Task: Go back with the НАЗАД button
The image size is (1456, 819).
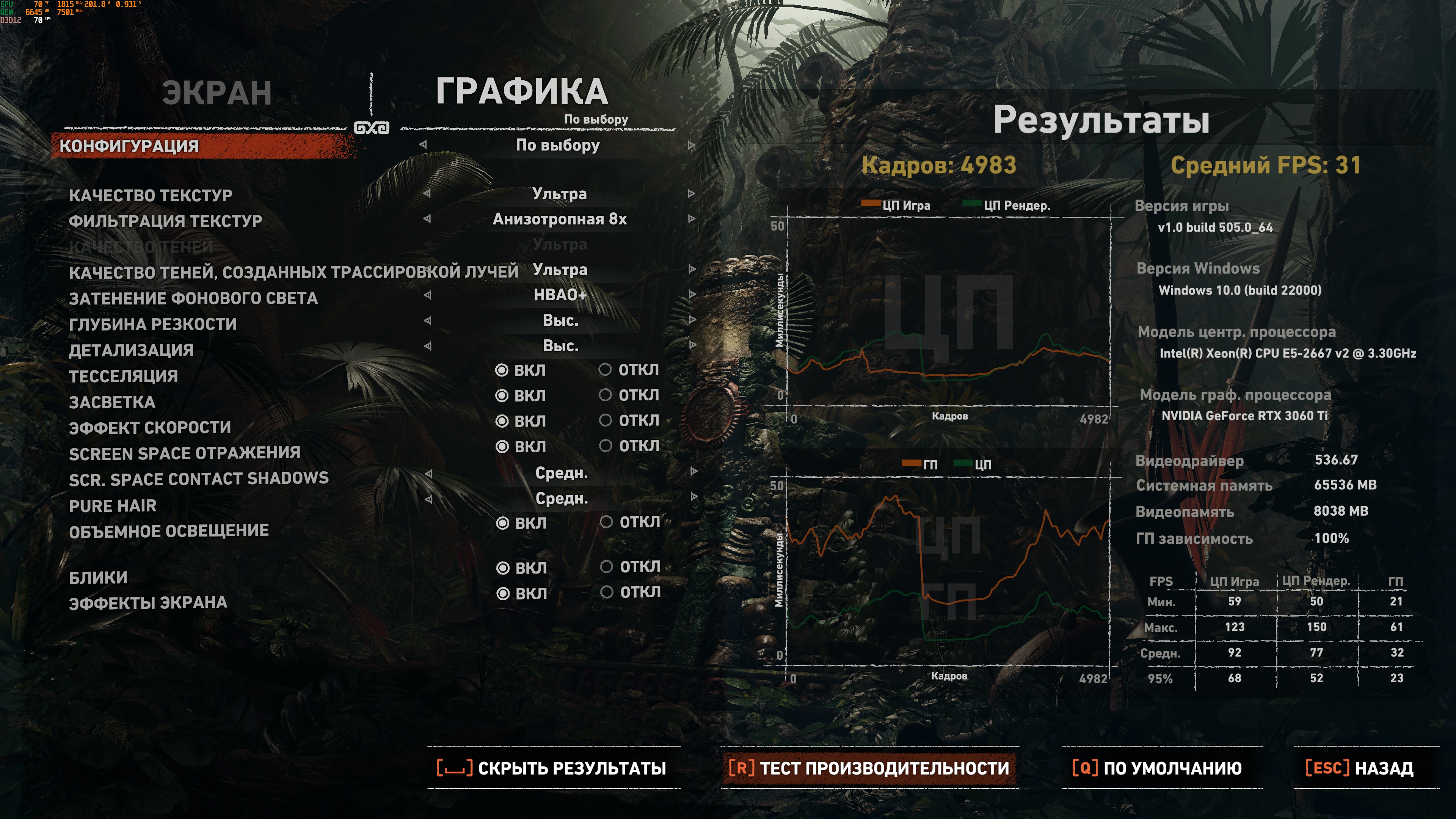Action: point(1359,768)
